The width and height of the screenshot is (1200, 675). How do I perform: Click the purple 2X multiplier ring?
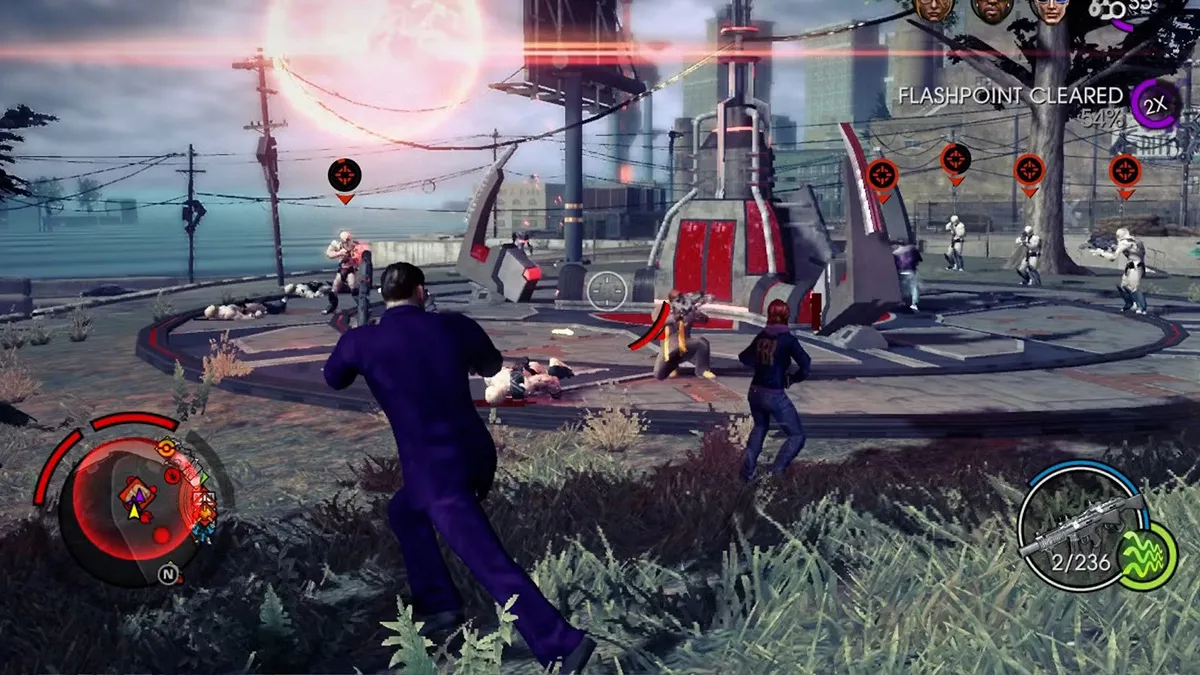[1153, 104]
